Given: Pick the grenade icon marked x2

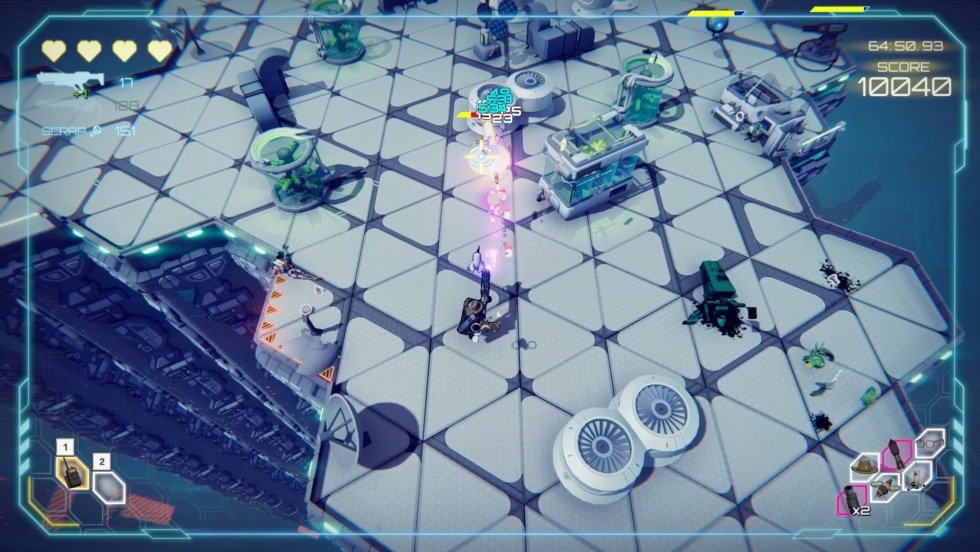Looking at the screenshot, I should (853, 498).
